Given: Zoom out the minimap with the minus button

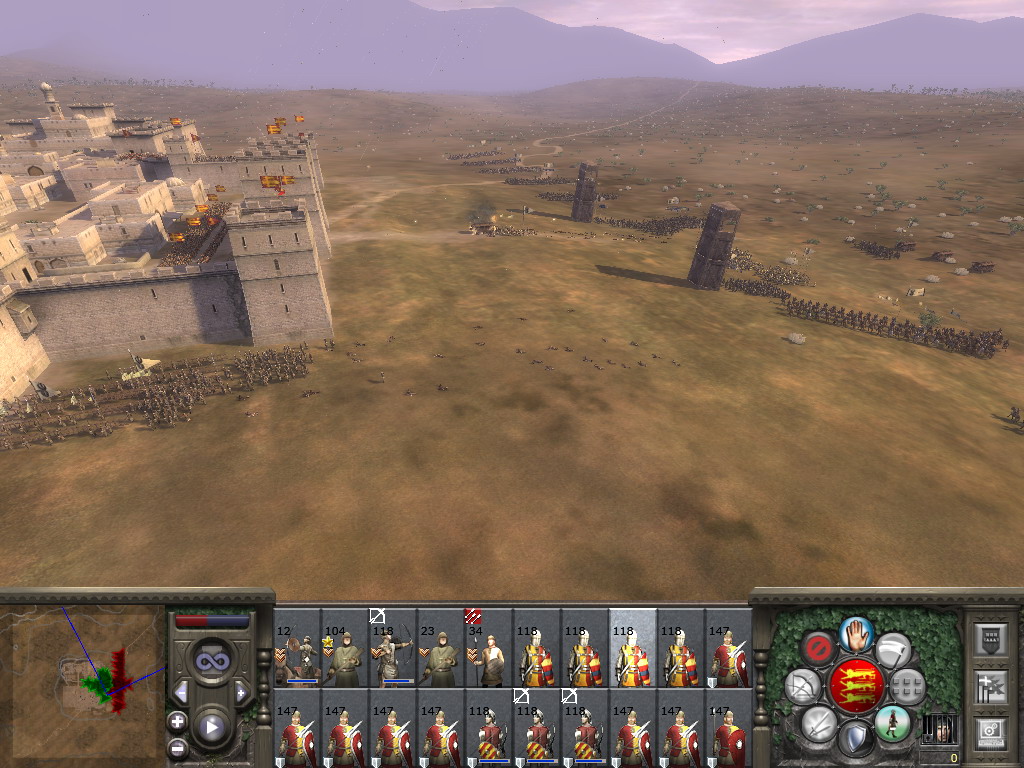Looking at the screenshot, I should pos(177,747).
